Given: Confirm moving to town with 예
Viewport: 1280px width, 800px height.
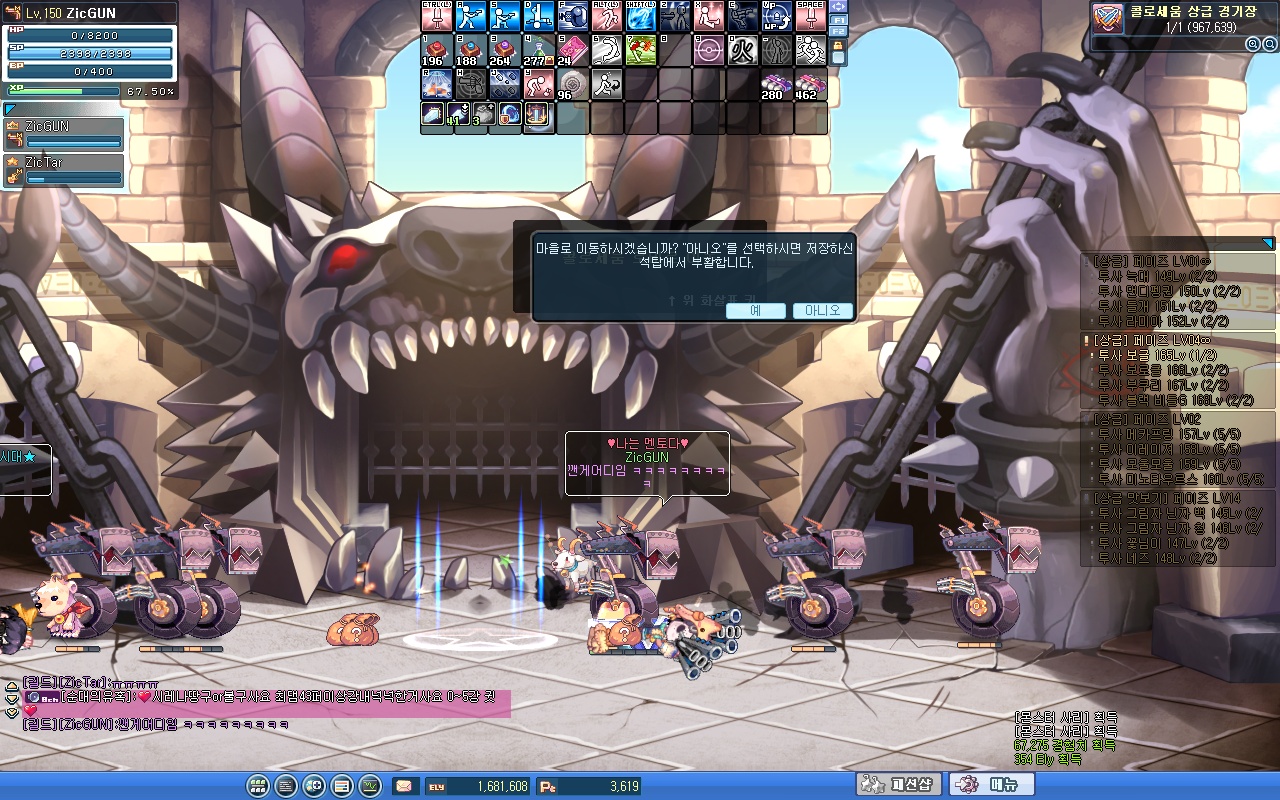Looking at the screenshot, I should pos(755,311).
